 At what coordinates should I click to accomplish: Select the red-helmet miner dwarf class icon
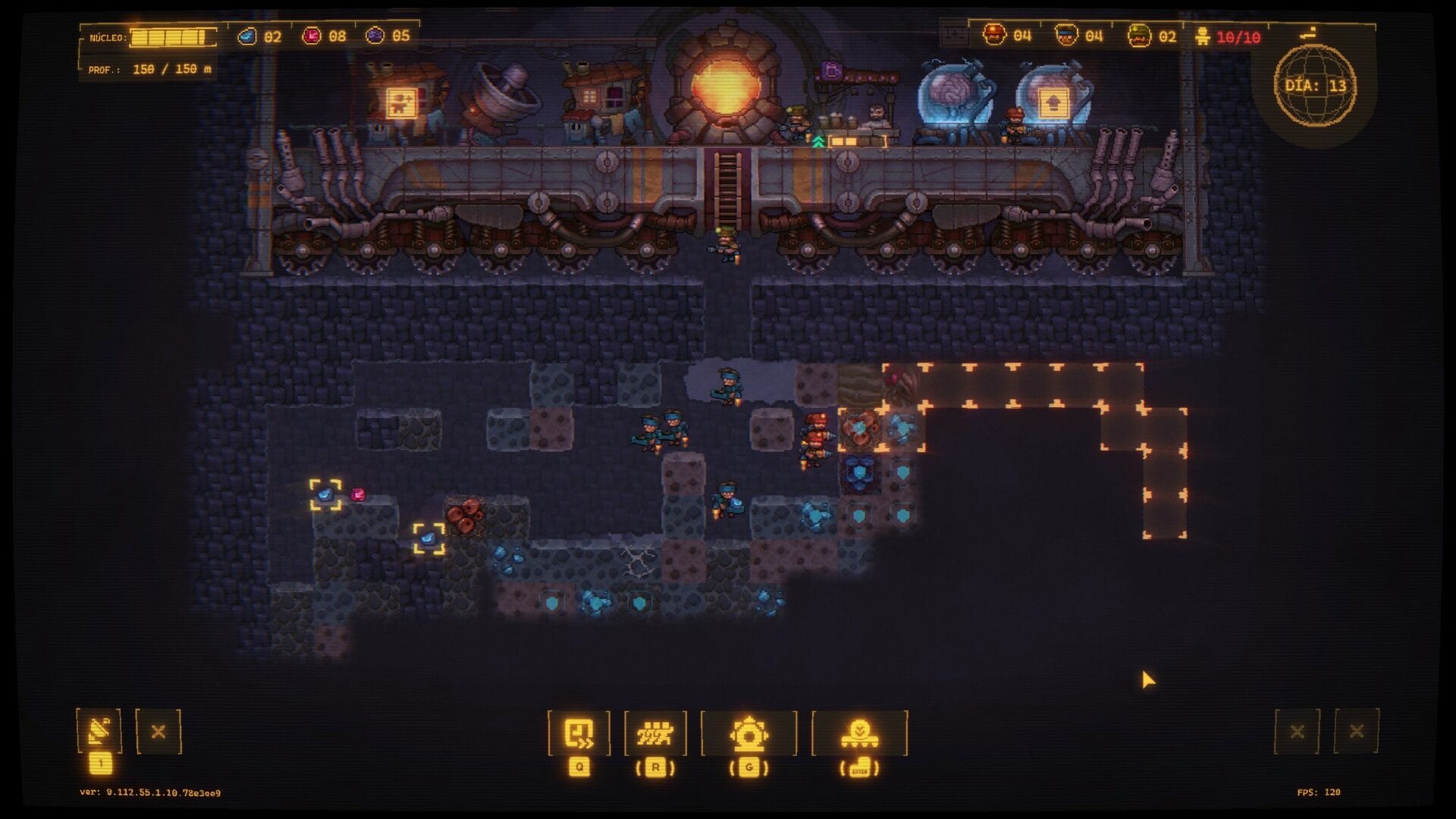click(994, 35)
